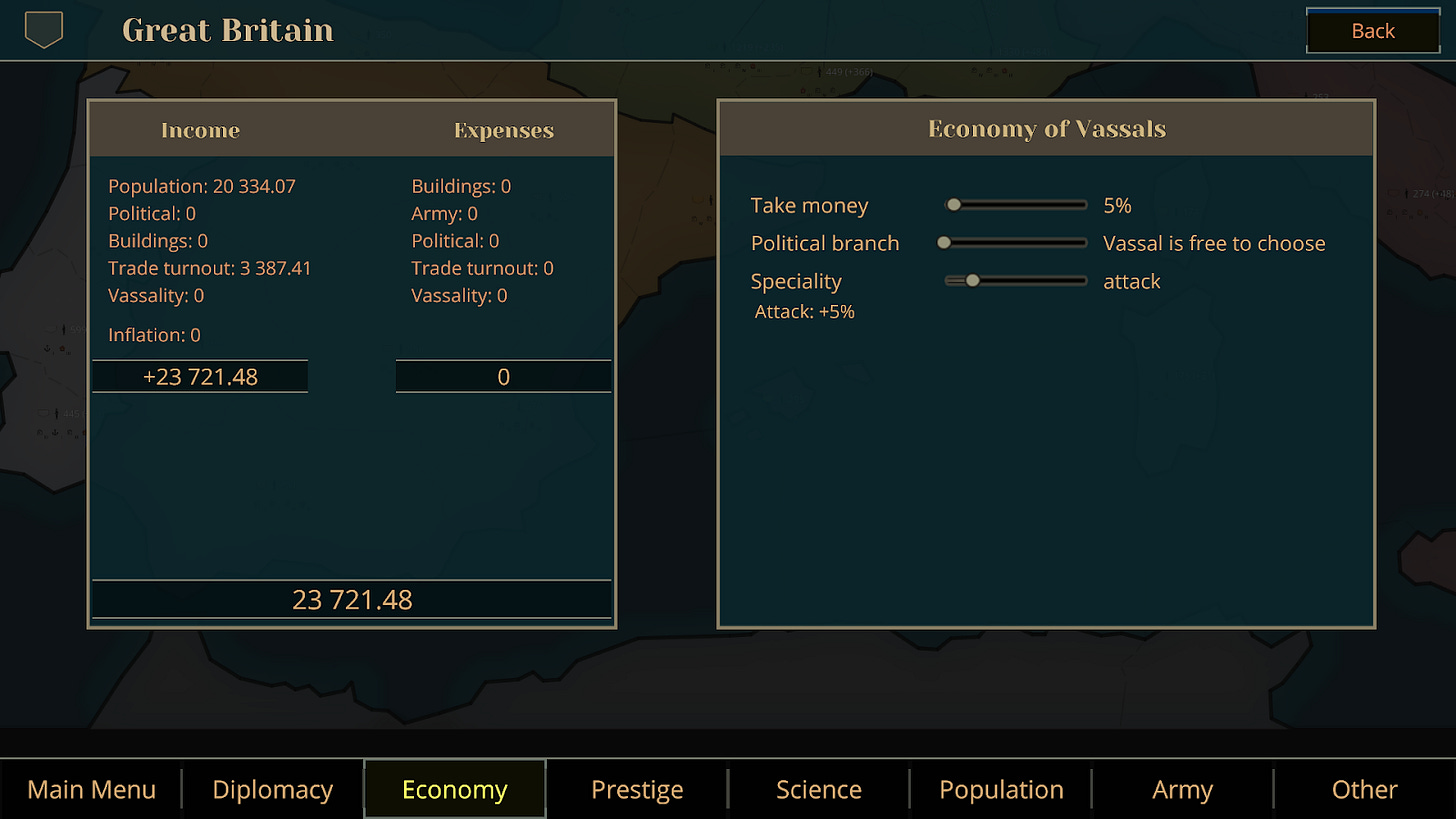
Task: Click the shield emblem beside Great Britain
Action: [x=41, y=30]
